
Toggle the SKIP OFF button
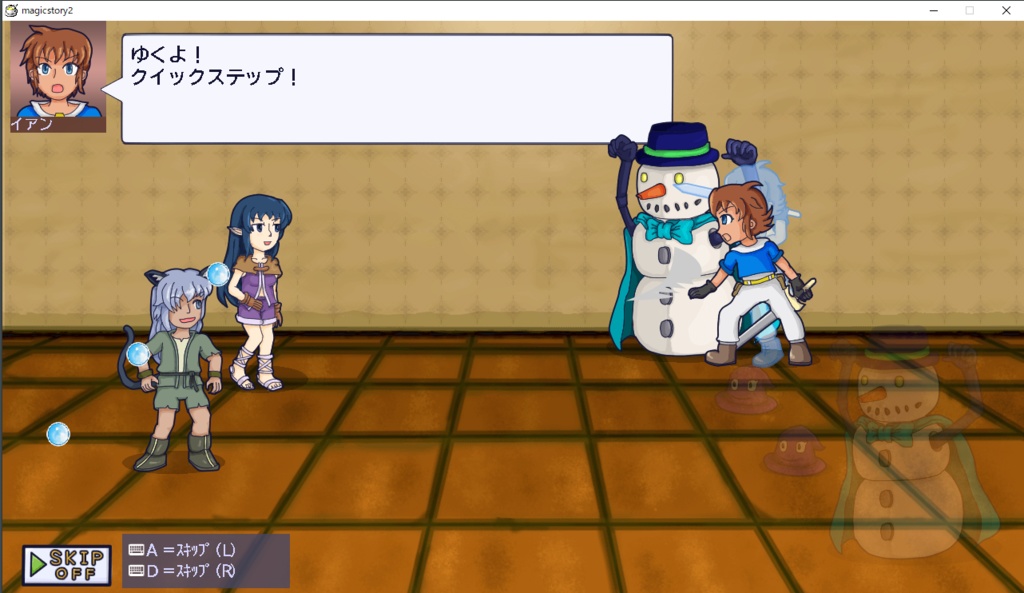(66, 565)
